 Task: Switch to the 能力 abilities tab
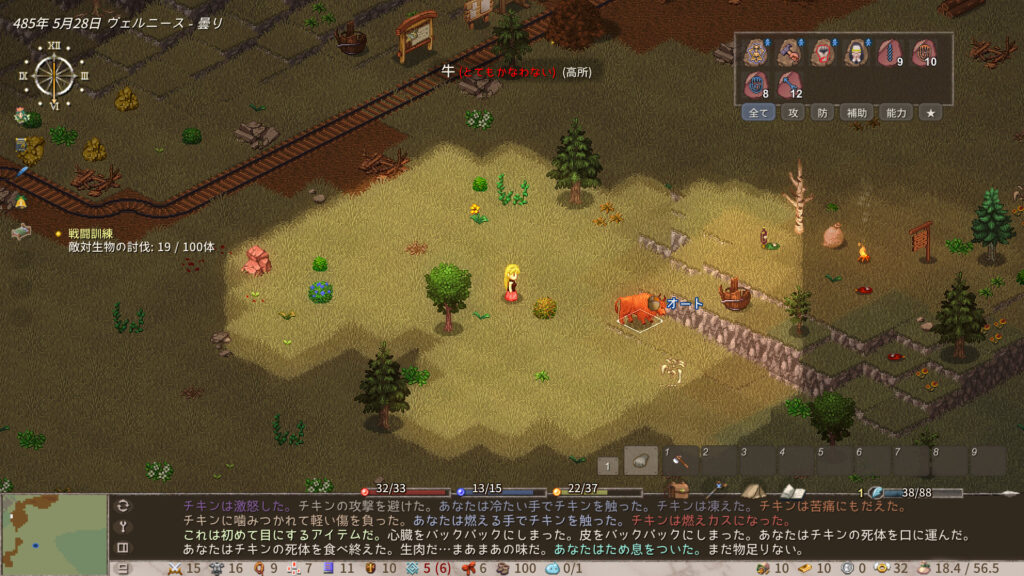click(896, 113)
